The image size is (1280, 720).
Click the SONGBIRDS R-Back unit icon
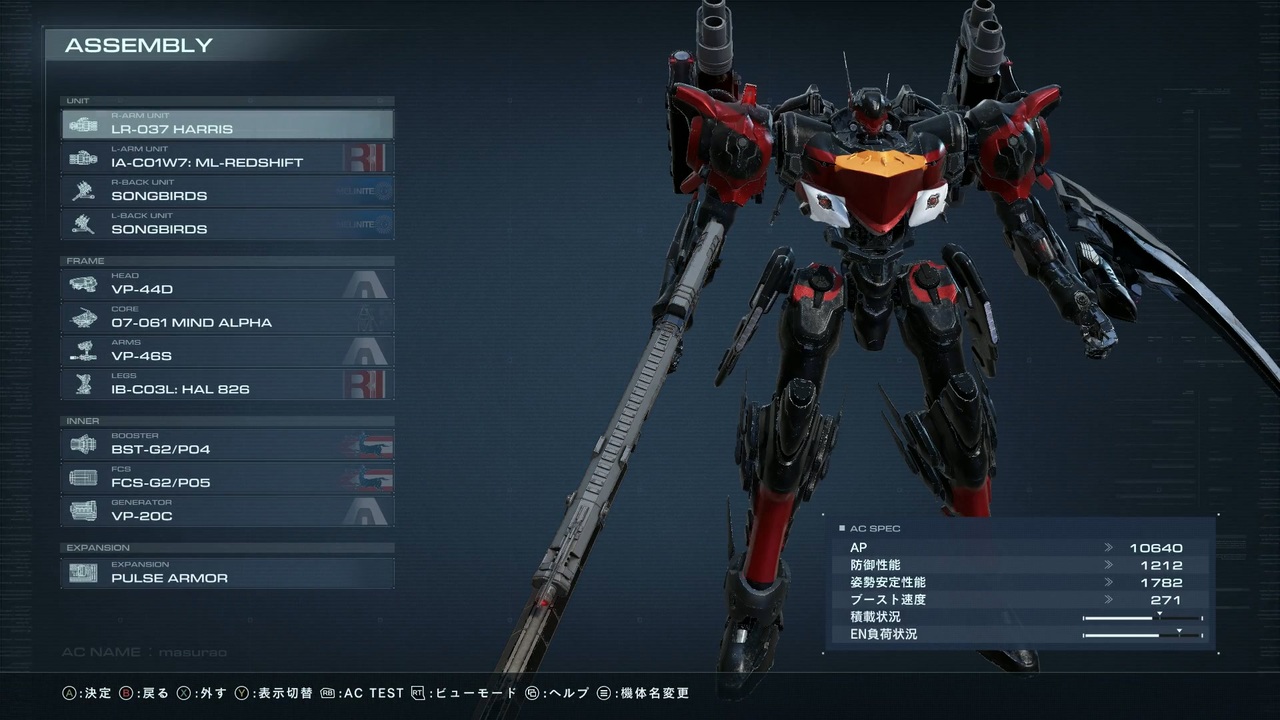pyautogui.click(x=85, y=191)
